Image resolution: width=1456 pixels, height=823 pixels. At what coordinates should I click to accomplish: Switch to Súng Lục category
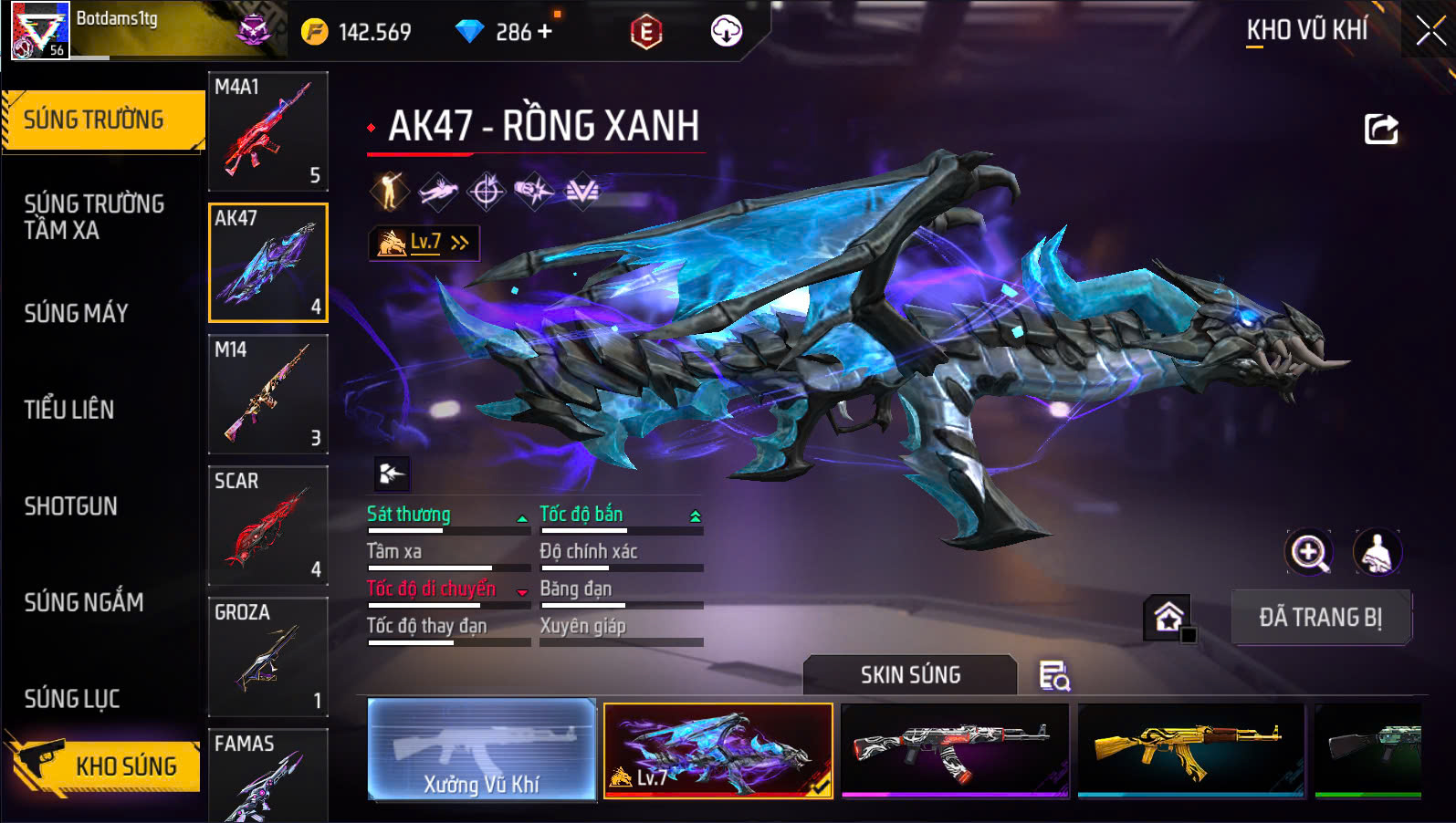tap(72, 699)
